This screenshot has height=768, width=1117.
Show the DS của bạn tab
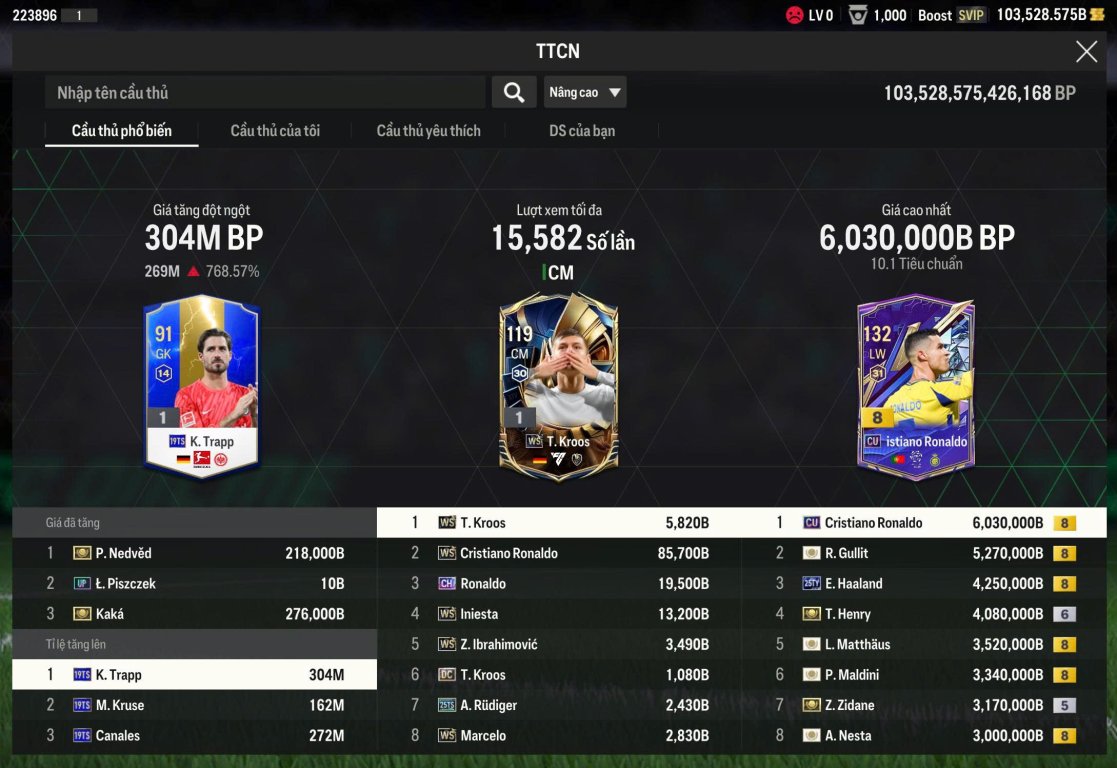point(582,131)
